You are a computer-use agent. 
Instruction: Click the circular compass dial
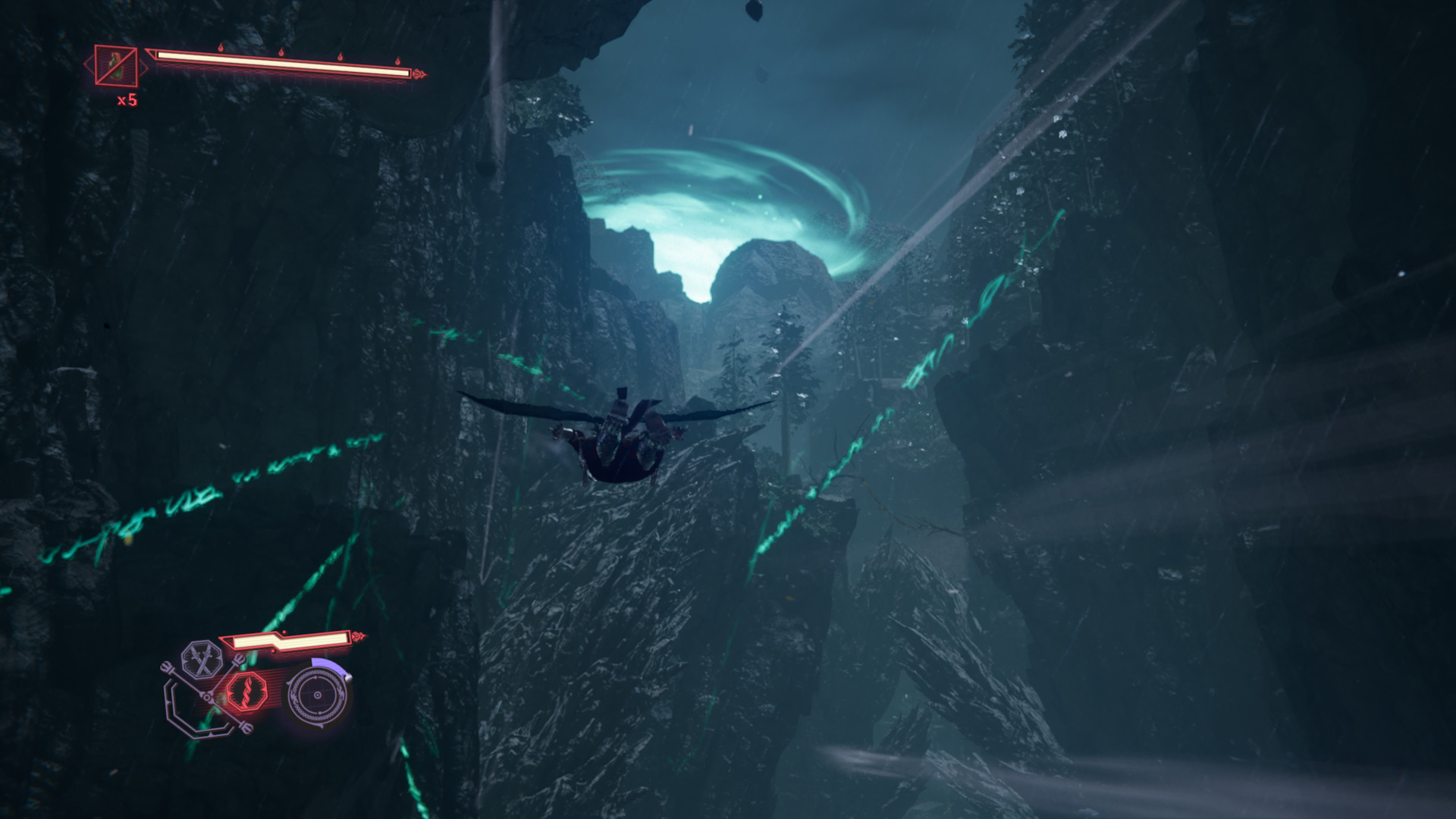[318, 695]
